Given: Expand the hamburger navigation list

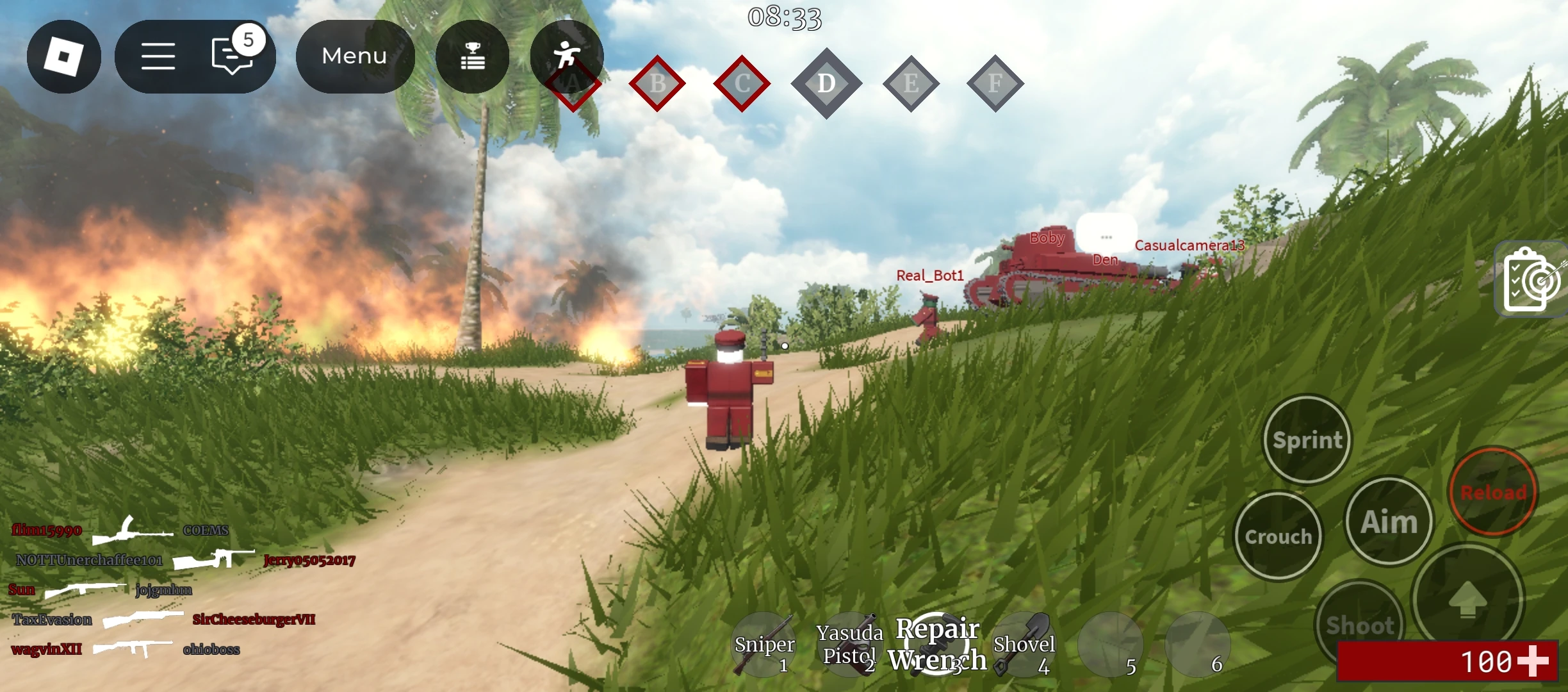Looking at the screenshot, I should tap(158, 56).
